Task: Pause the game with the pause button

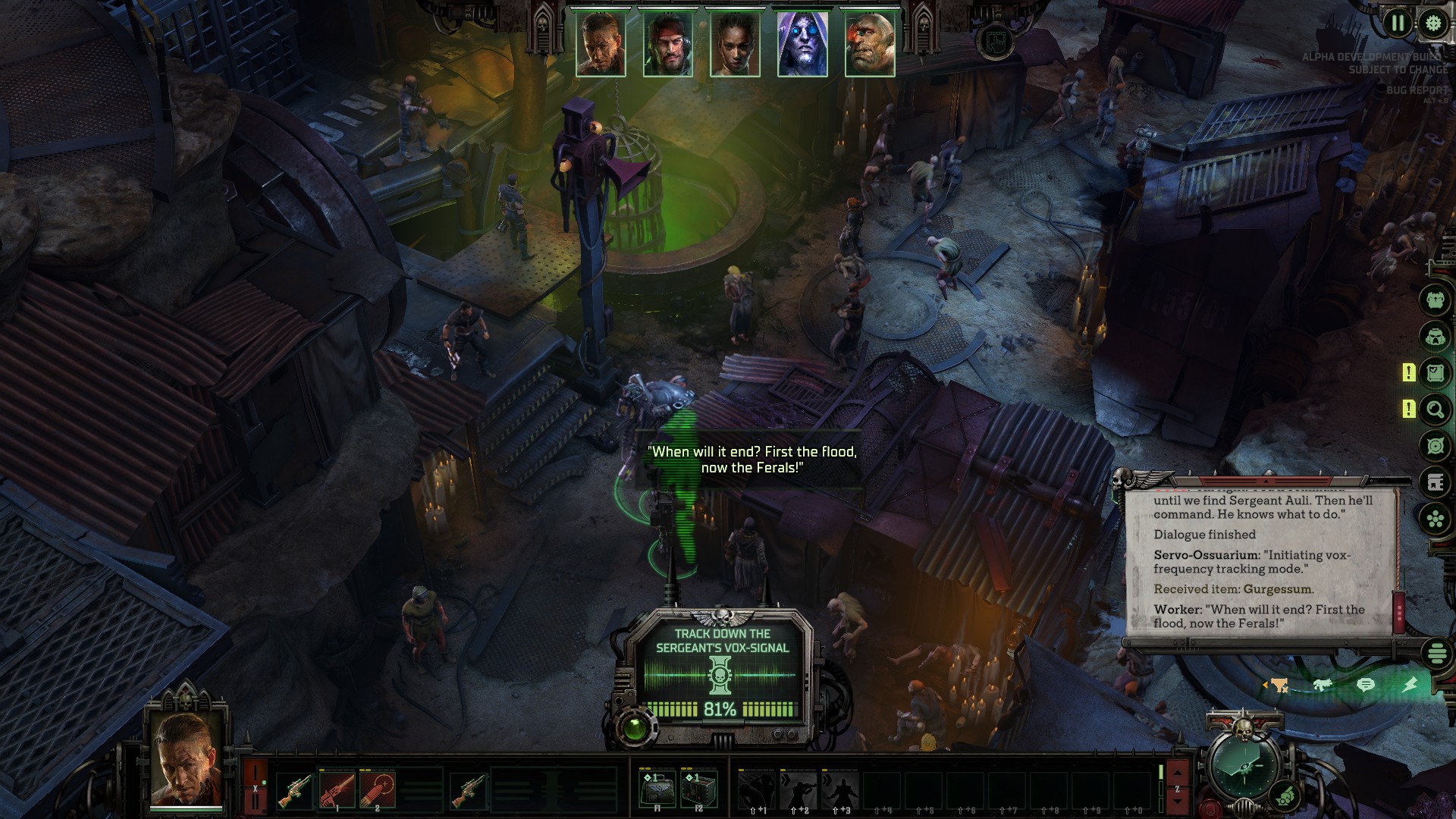Action: pyautogui.click(x=1397, y=23)
